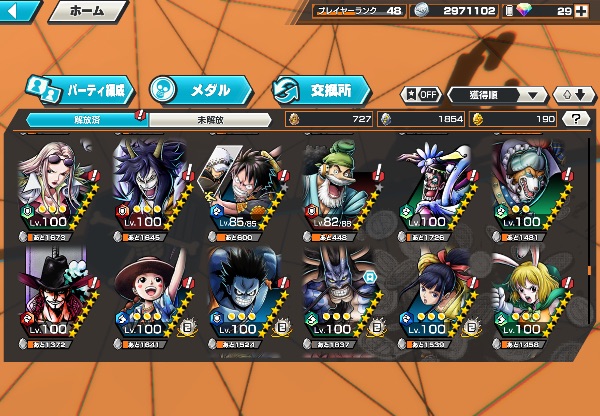The width and height of the screenshot is (600, 416).
Task: Open the メダル medals screen
Action: click(193, 89)
